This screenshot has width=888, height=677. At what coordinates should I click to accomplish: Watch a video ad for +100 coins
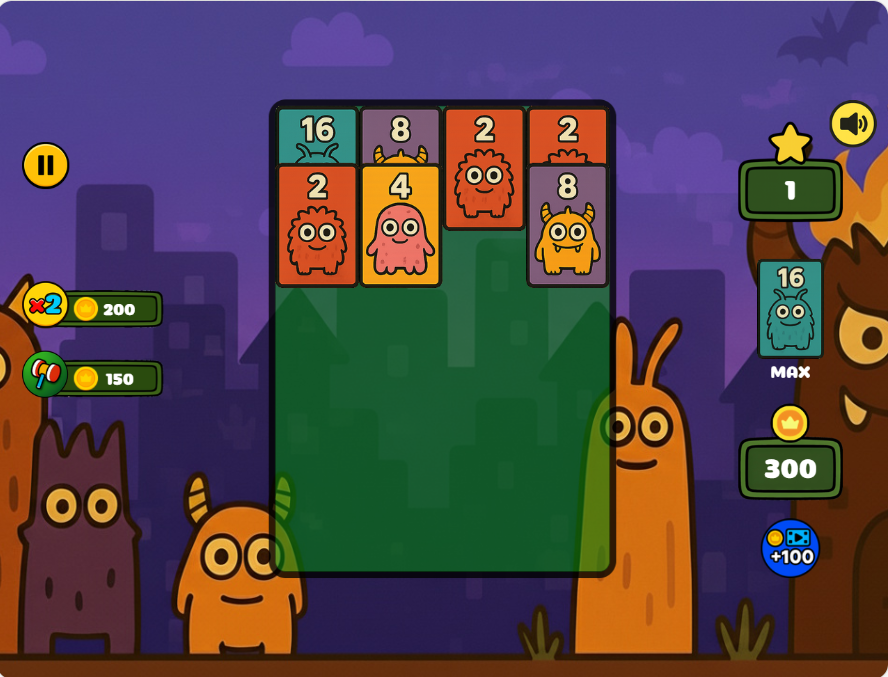click(790, 548)
